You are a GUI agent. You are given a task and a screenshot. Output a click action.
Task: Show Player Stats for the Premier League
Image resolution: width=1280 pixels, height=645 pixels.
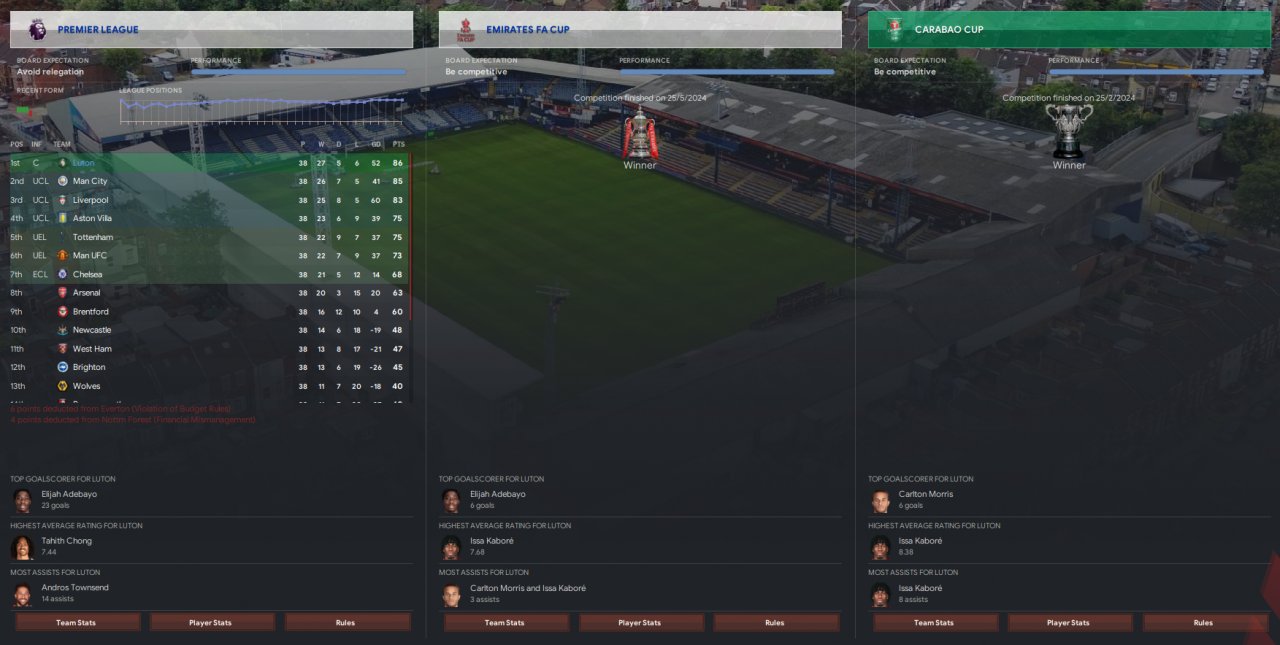[x=211, y=622]
